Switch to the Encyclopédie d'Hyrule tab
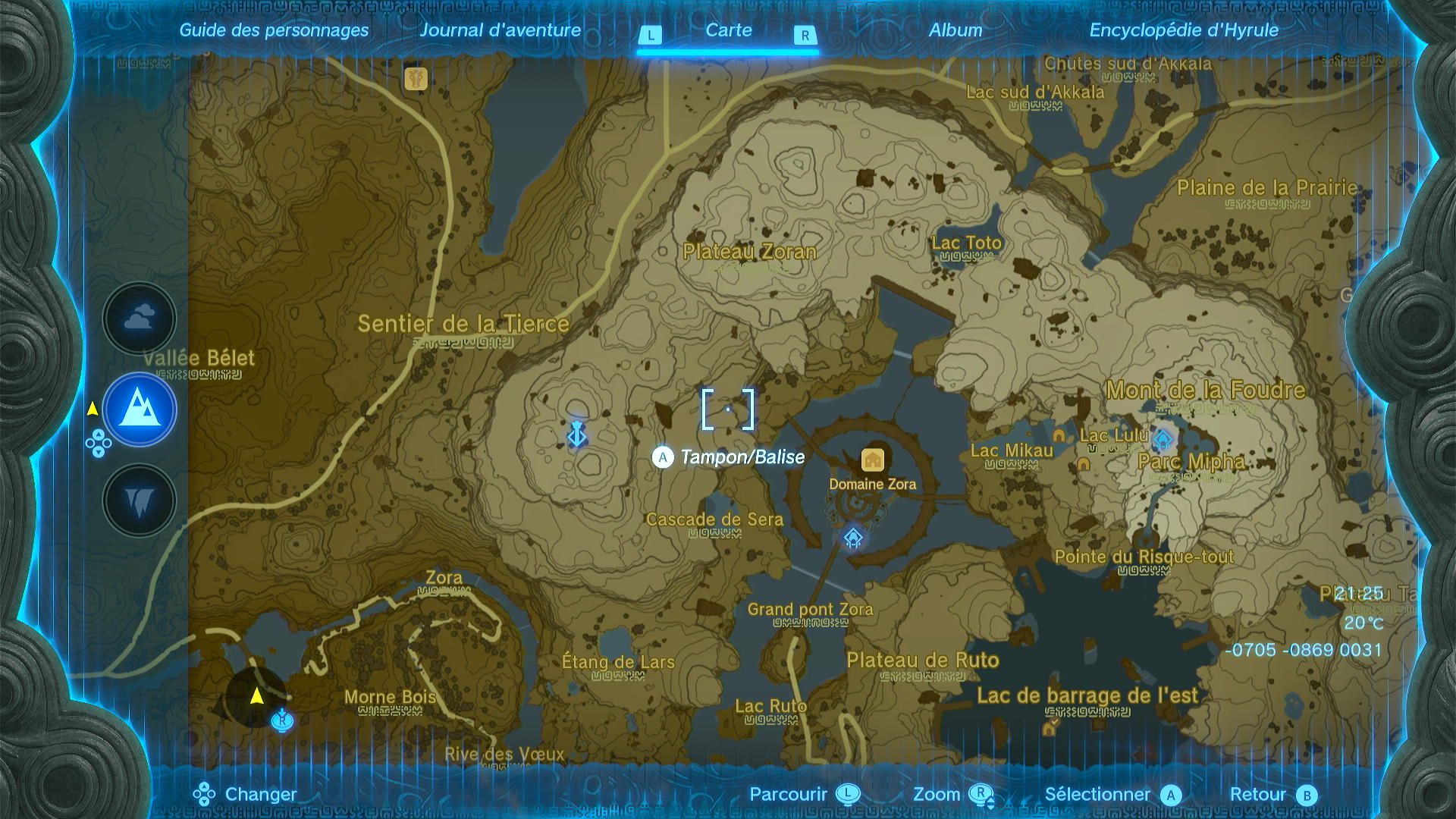The image size is (1456, 819). (1184, 30)
